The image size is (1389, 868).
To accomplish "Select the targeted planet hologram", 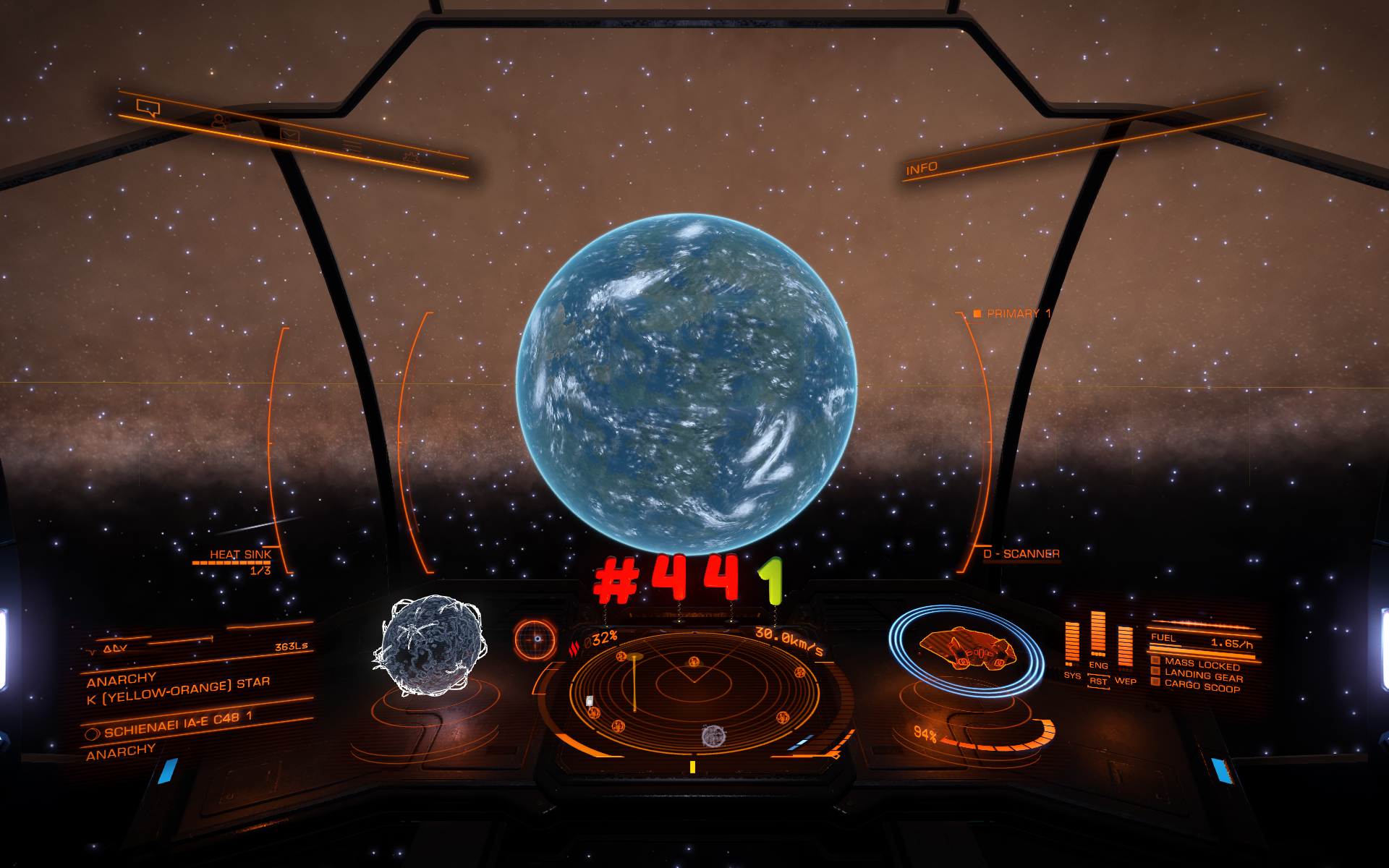I will [432, 644].
